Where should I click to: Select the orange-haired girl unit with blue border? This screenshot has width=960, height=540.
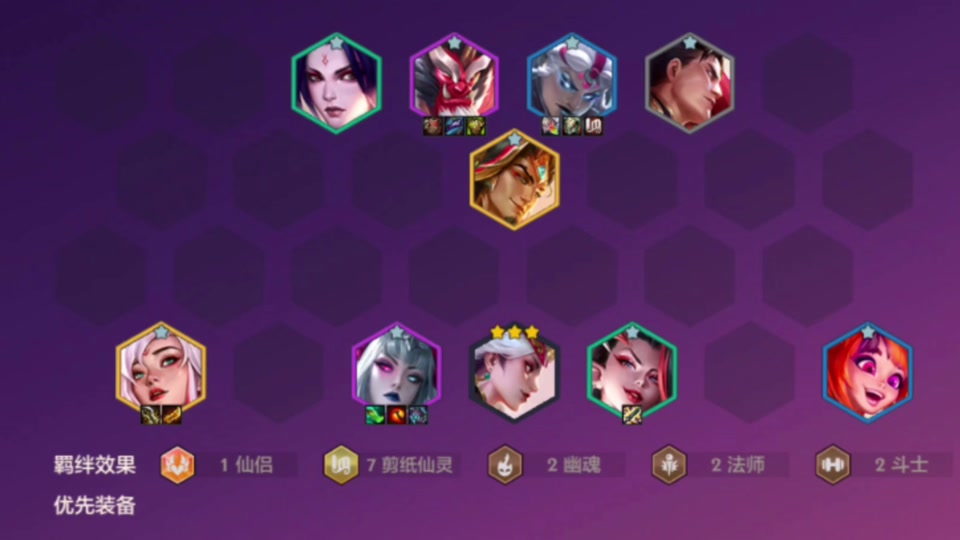point(867,371)
